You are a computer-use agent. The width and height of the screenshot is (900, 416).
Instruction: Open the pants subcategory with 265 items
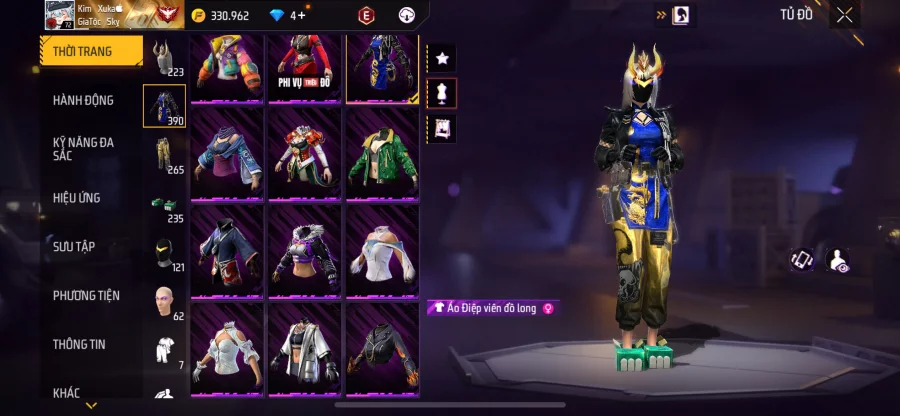point(163,155)
